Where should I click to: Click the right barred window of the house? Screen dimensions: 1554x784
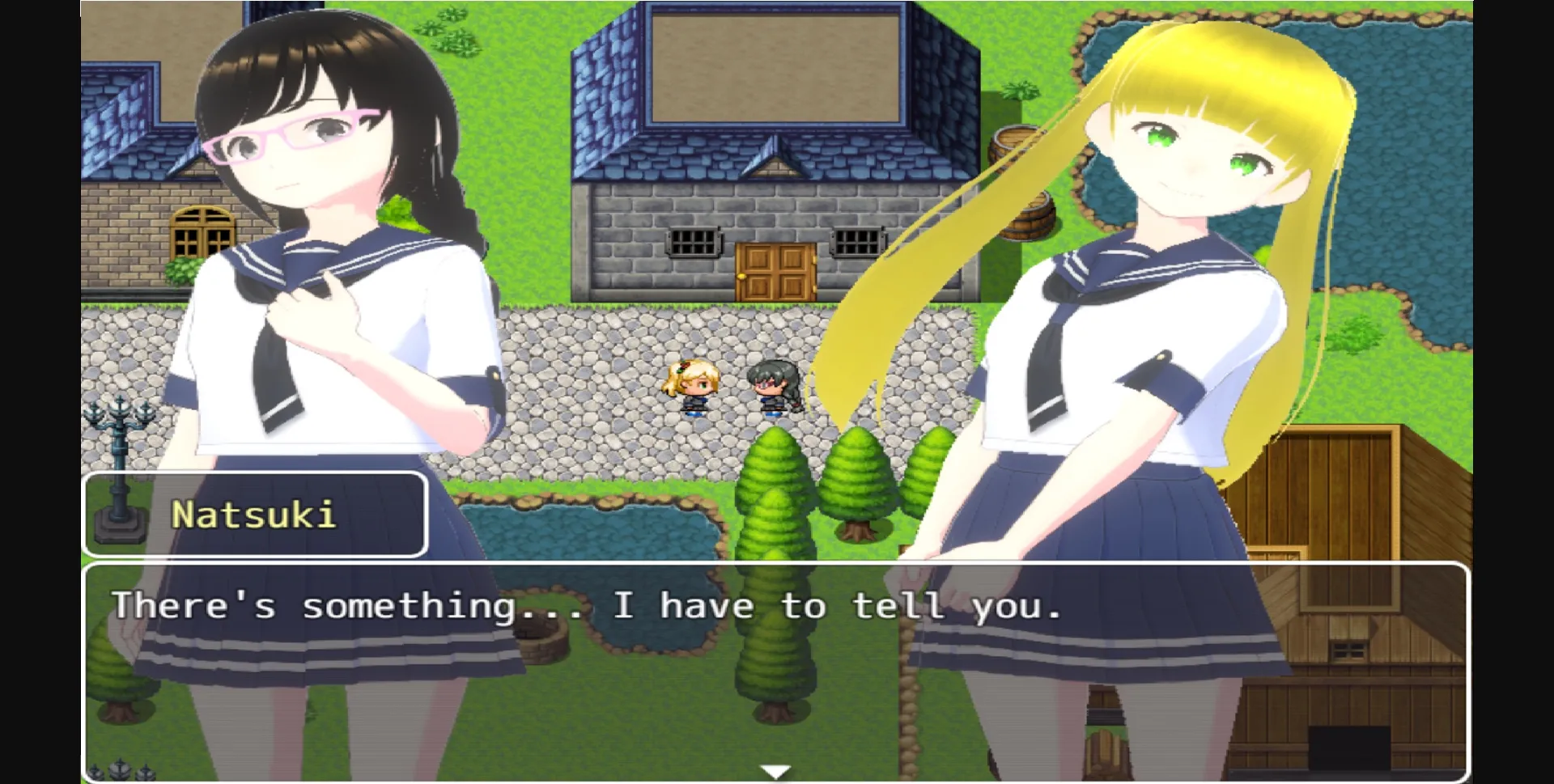(856, 240)
